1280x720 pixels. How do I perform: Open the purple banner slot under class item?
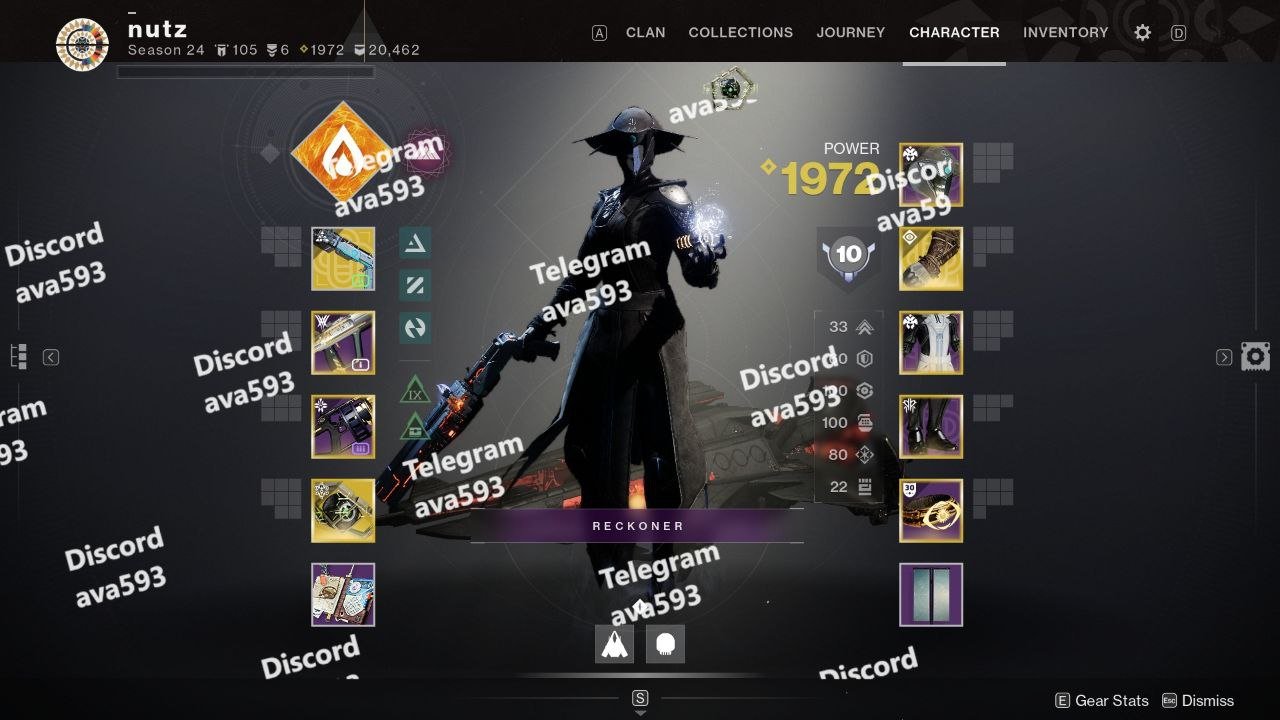(931, 595)
